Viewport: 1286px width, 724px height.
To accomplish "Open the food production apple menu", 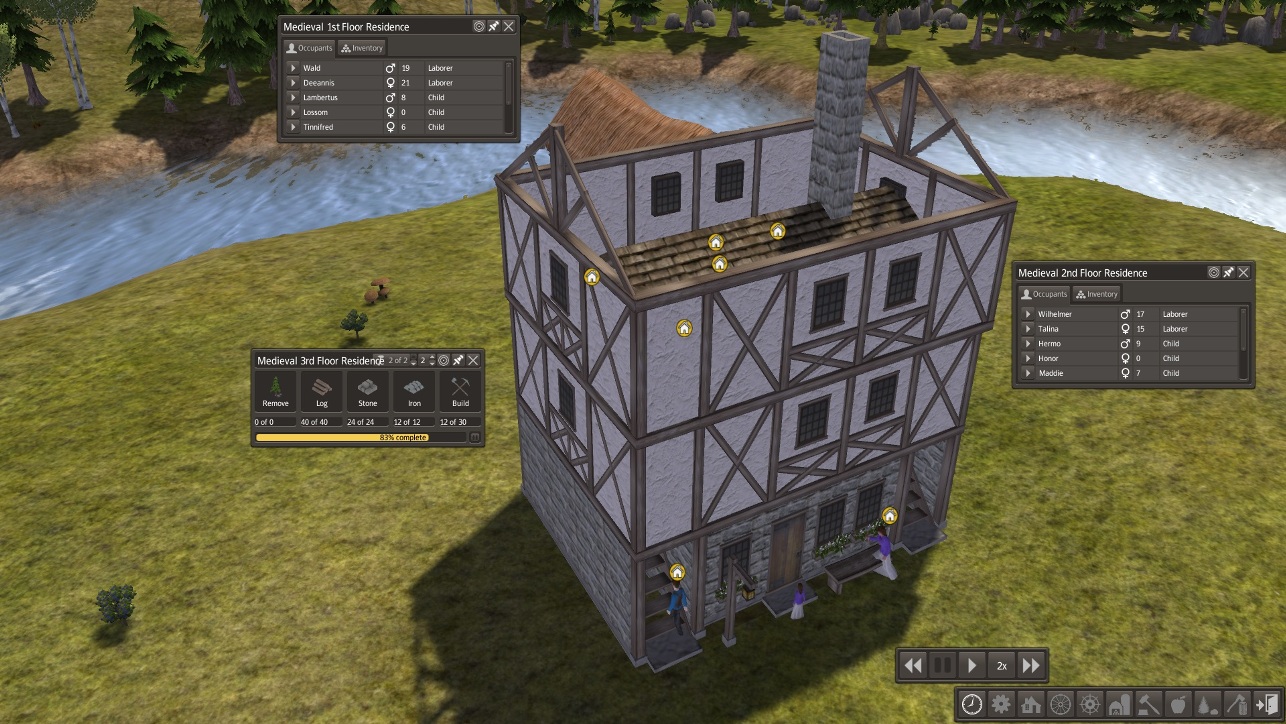I will (1179, 704).
